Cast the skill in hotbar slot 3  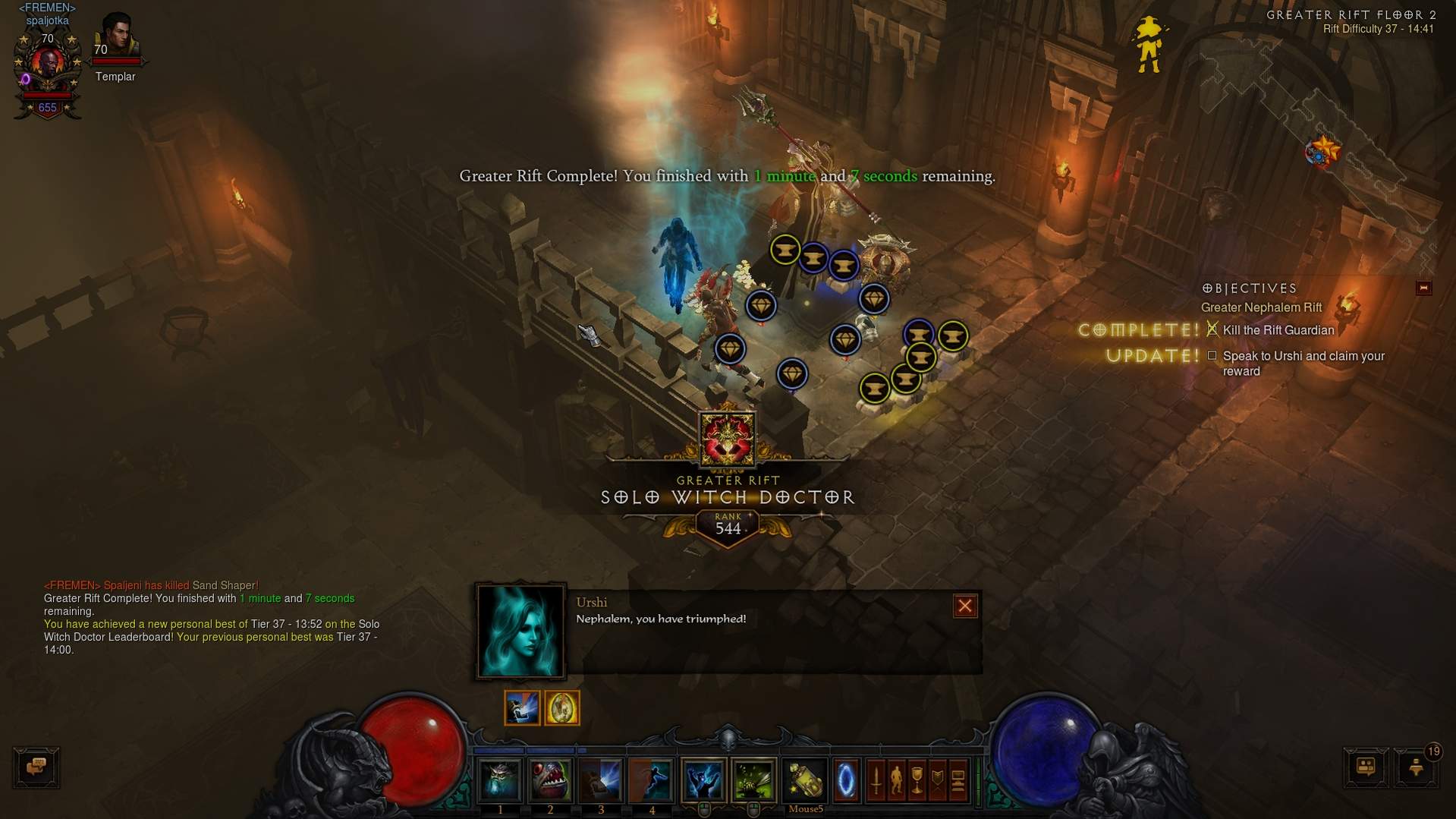tap(601, 780)
